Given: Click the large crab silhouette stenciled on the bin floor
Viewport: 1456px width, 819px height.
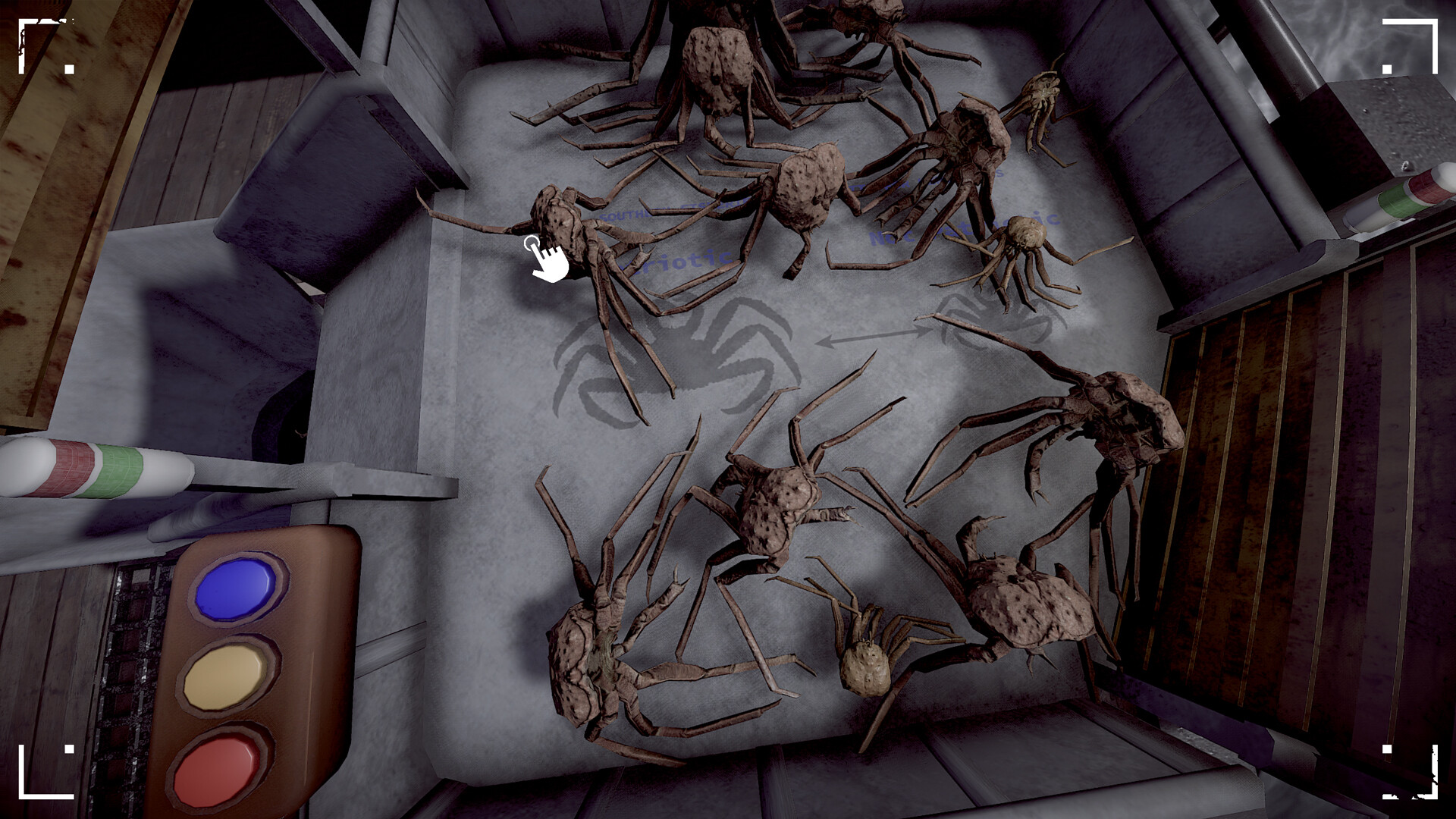Looking at the screenshot, I should click(682, 356).
